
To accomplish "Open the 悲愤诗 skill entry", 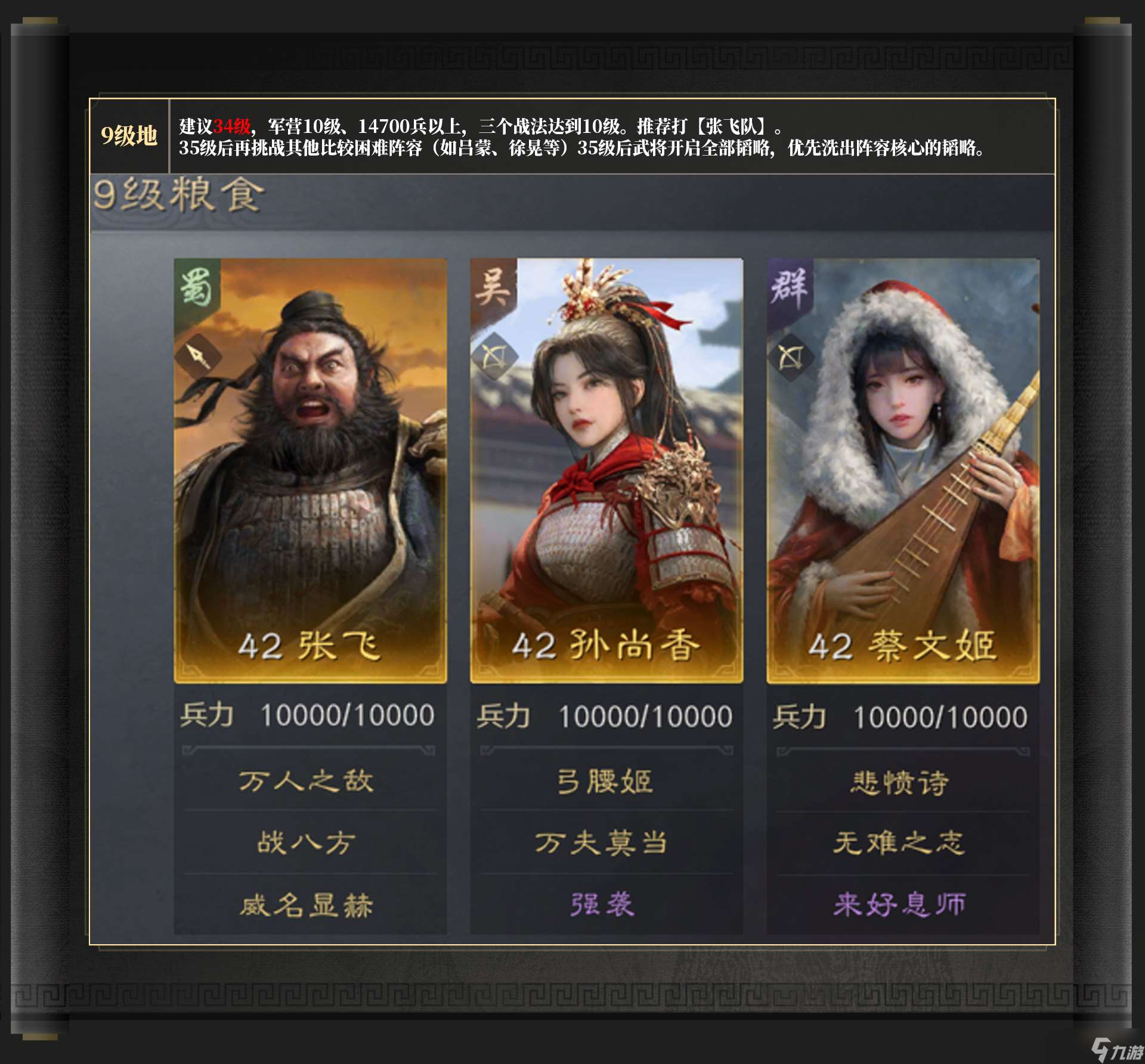I will pyautogui.click(x=899, y=782).
